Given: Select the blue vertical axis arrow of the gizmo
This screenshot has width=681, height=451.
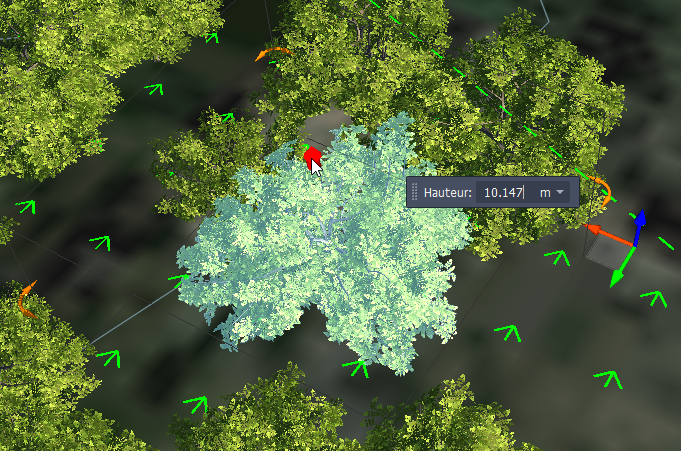Looking at the screenshot, I should point(639,223).
